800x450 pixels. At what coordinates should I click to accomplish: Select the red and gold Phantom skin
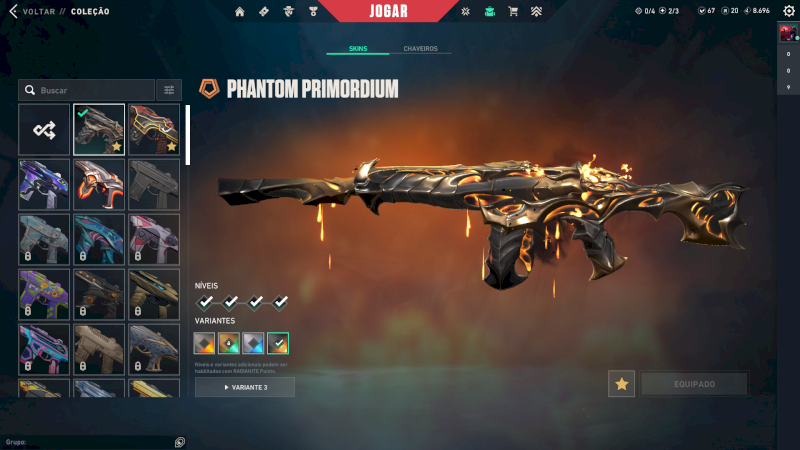tap(154, 129)
